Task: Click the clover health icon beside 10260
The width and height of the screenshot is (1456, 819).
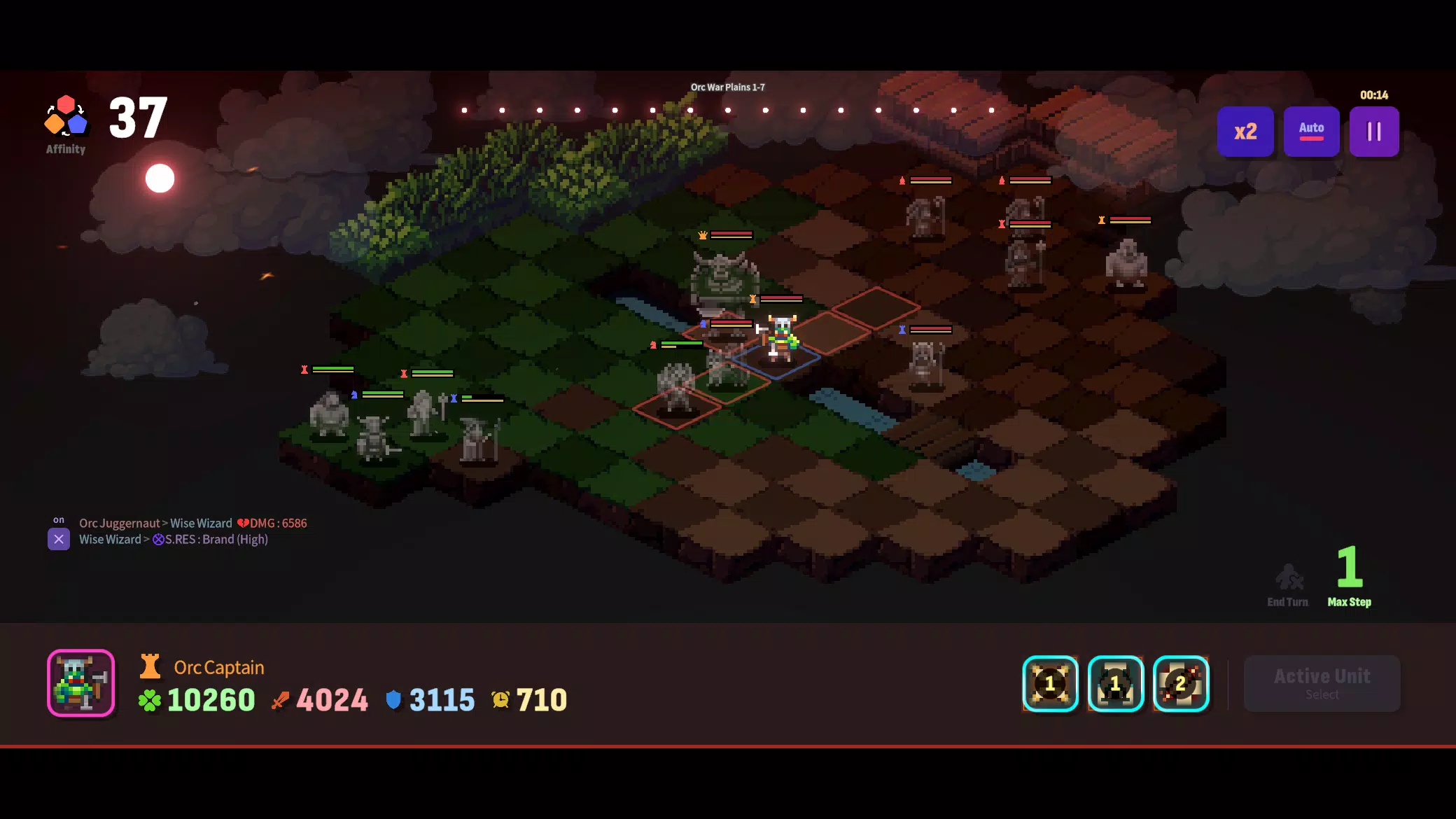Action: (x=149, y=700)
